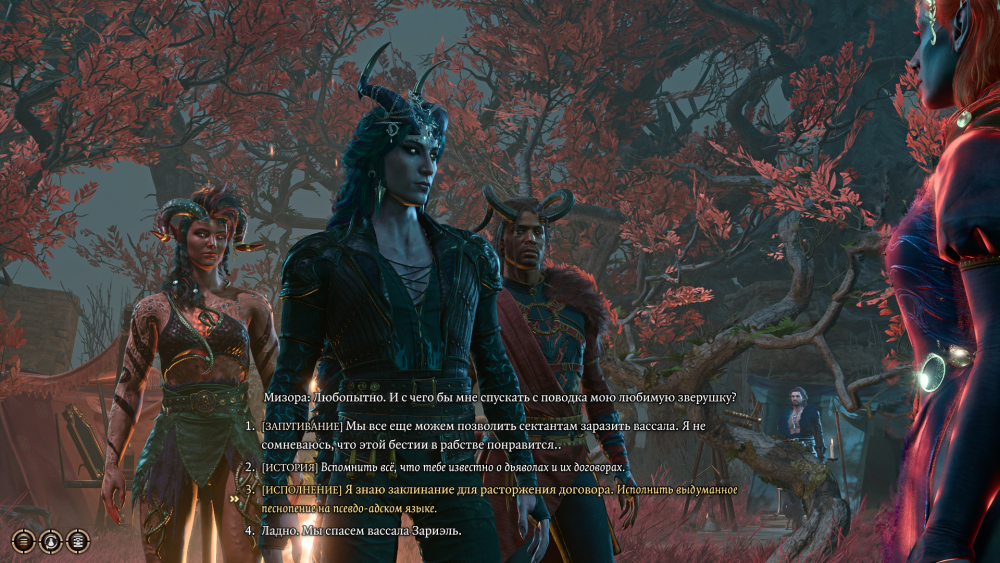The width and height of the screenshot is (1000, 563).
Task: Open the dialogue history log icon
Action: 23,541
